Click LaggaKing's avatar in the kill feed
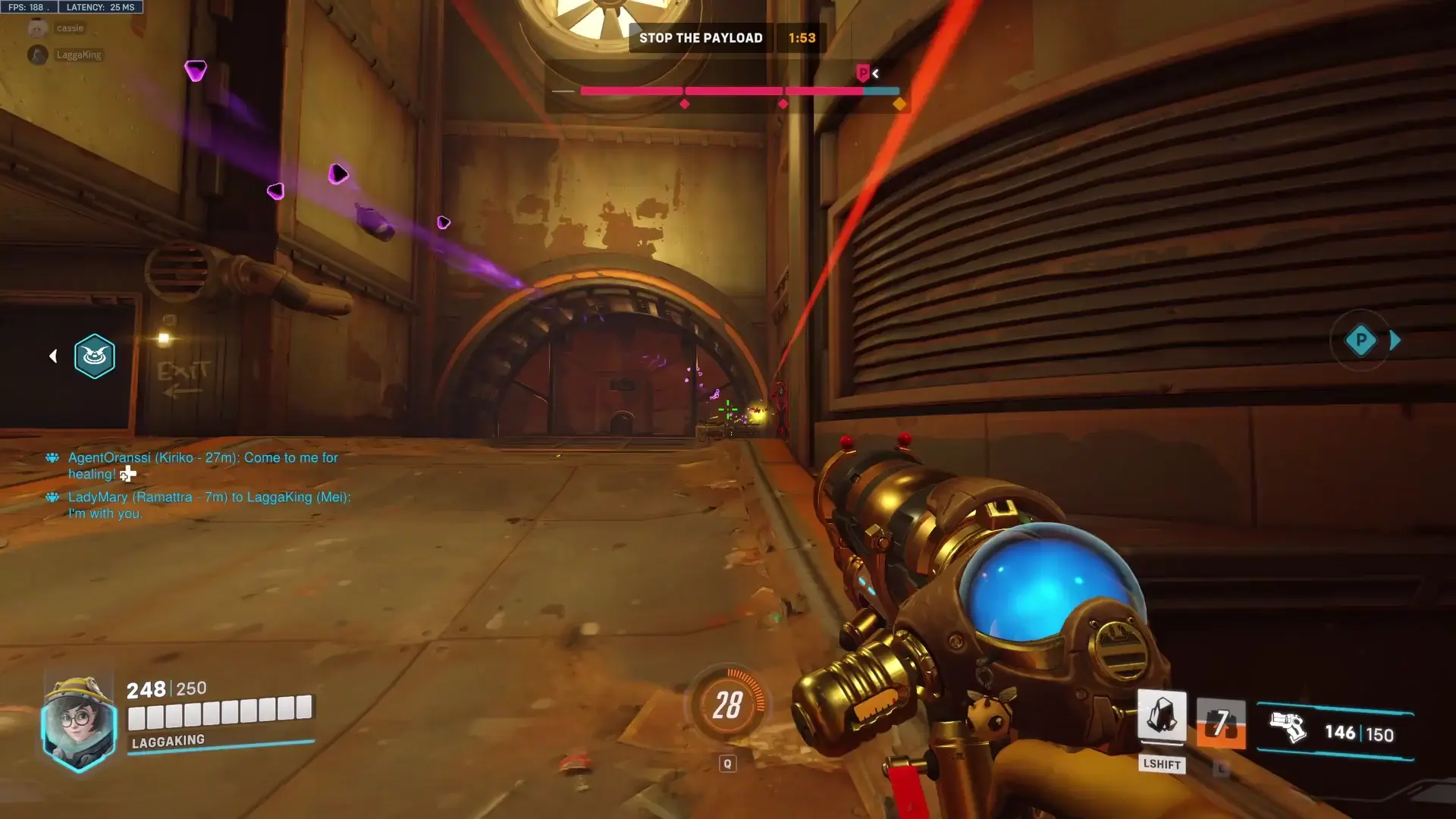The image size is (1456, 819). 36,55
